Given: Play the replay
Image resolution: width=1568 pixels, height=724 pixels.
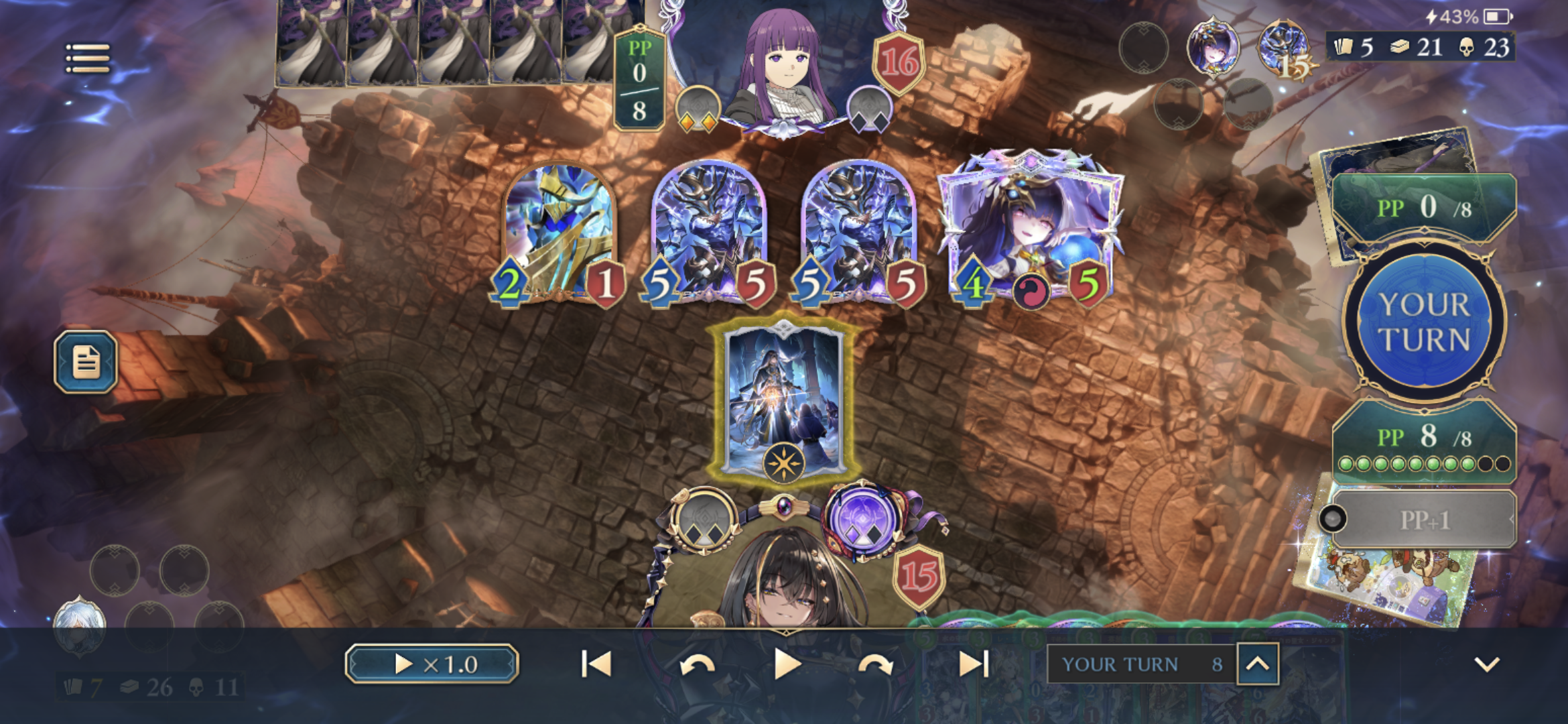Looking at the screenshot, I should [x=787, y=664].
